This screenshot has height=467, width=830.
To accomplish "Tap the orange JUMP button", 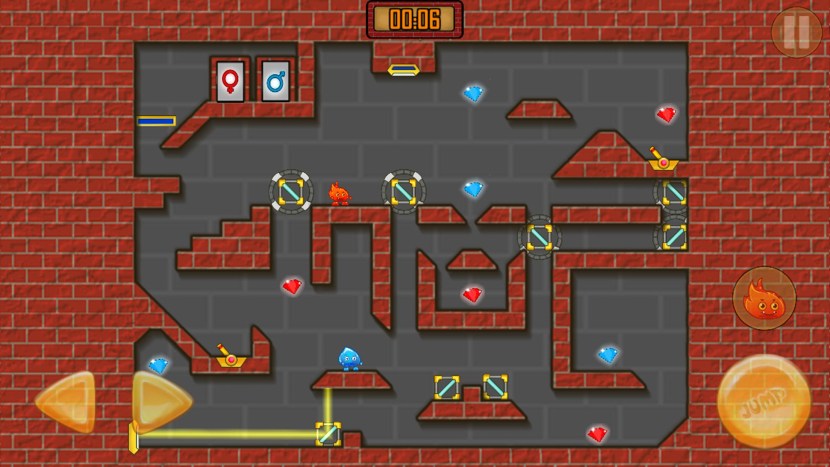I will [x=764, y=401].
